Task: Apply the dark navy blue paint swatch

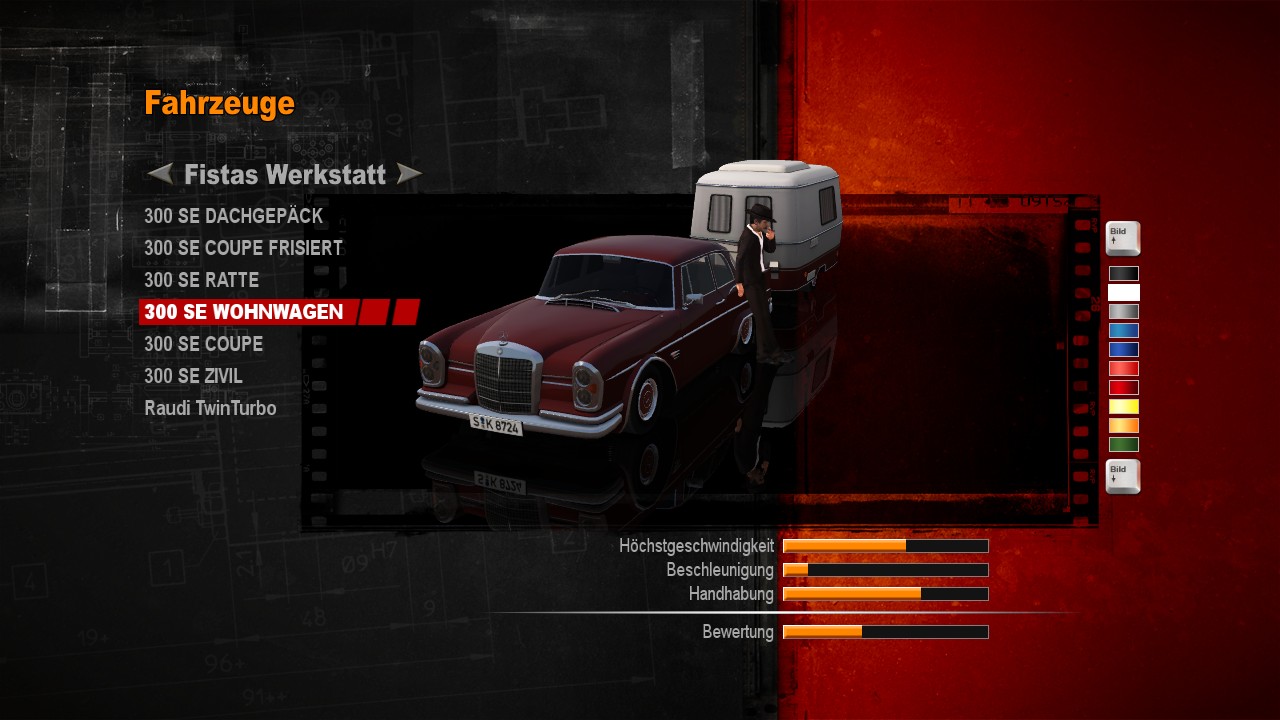Action: click(x=1123, y=350)
